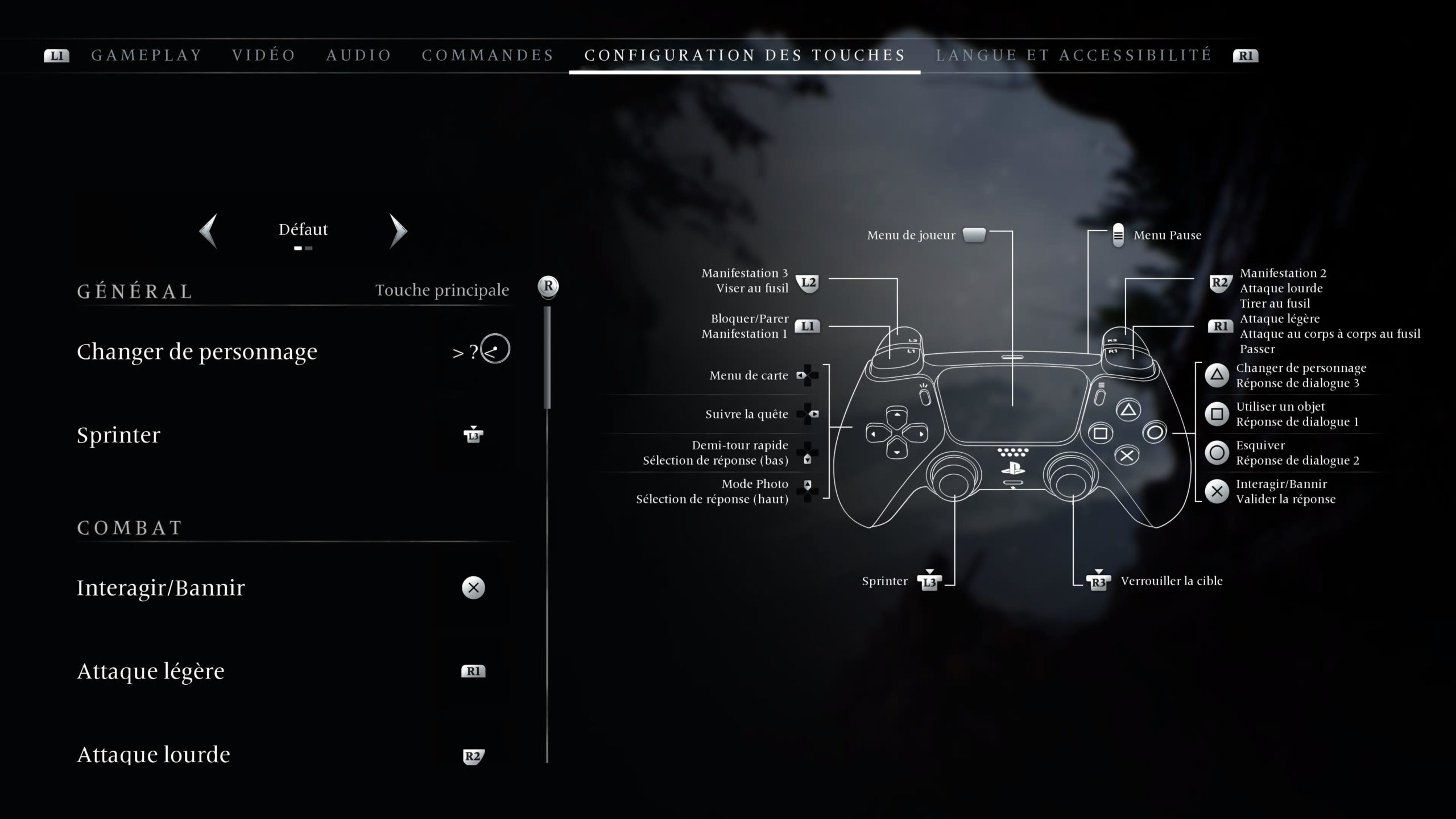Open Langue et Accessibilité tab

tap(1074, 55)
